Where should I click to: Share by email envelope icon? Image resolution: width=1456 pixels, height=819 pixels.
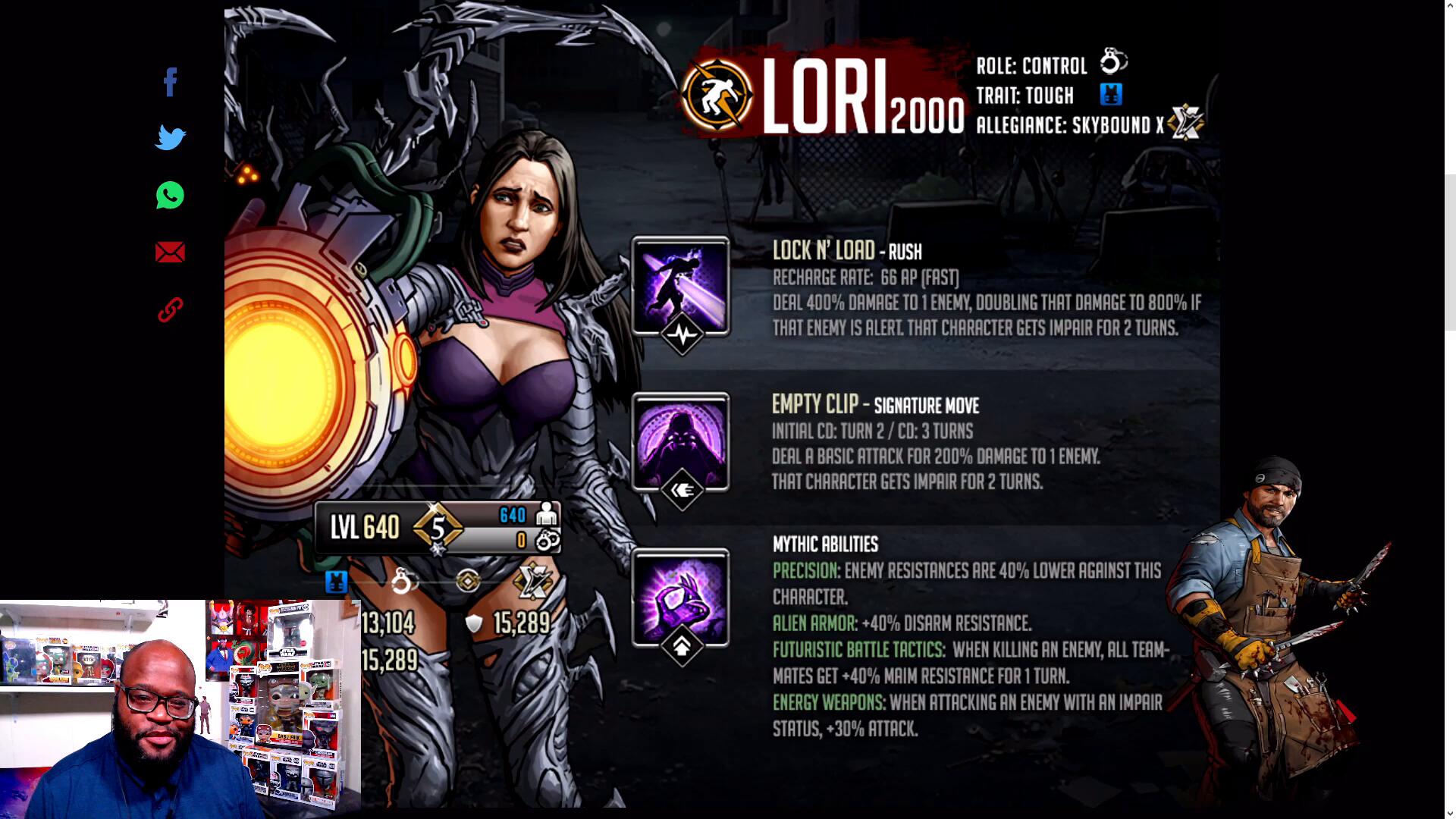point(170,253)
